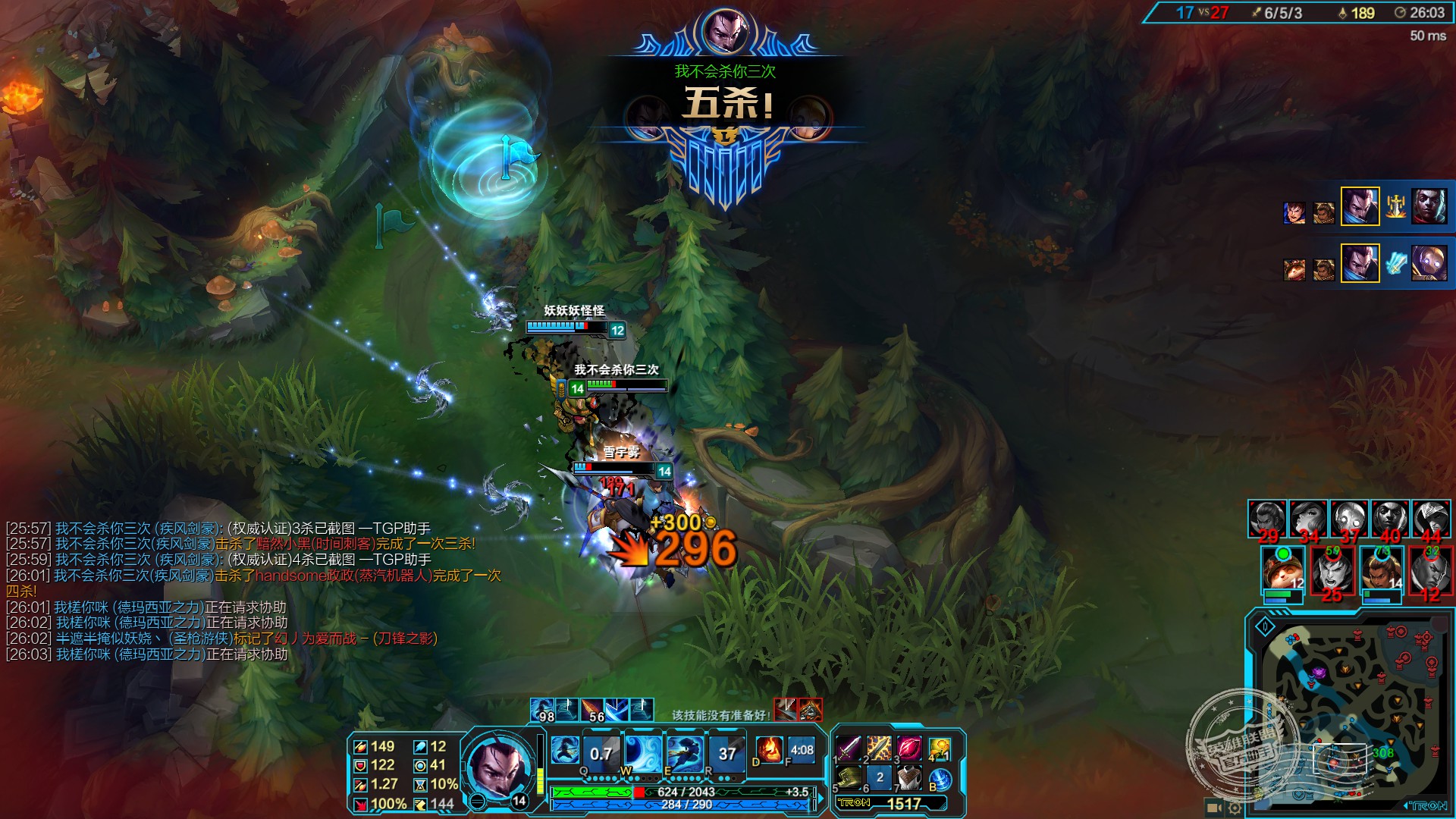Select the boots item in slot 5
The image size is (1456, 819).
[849, 777]
